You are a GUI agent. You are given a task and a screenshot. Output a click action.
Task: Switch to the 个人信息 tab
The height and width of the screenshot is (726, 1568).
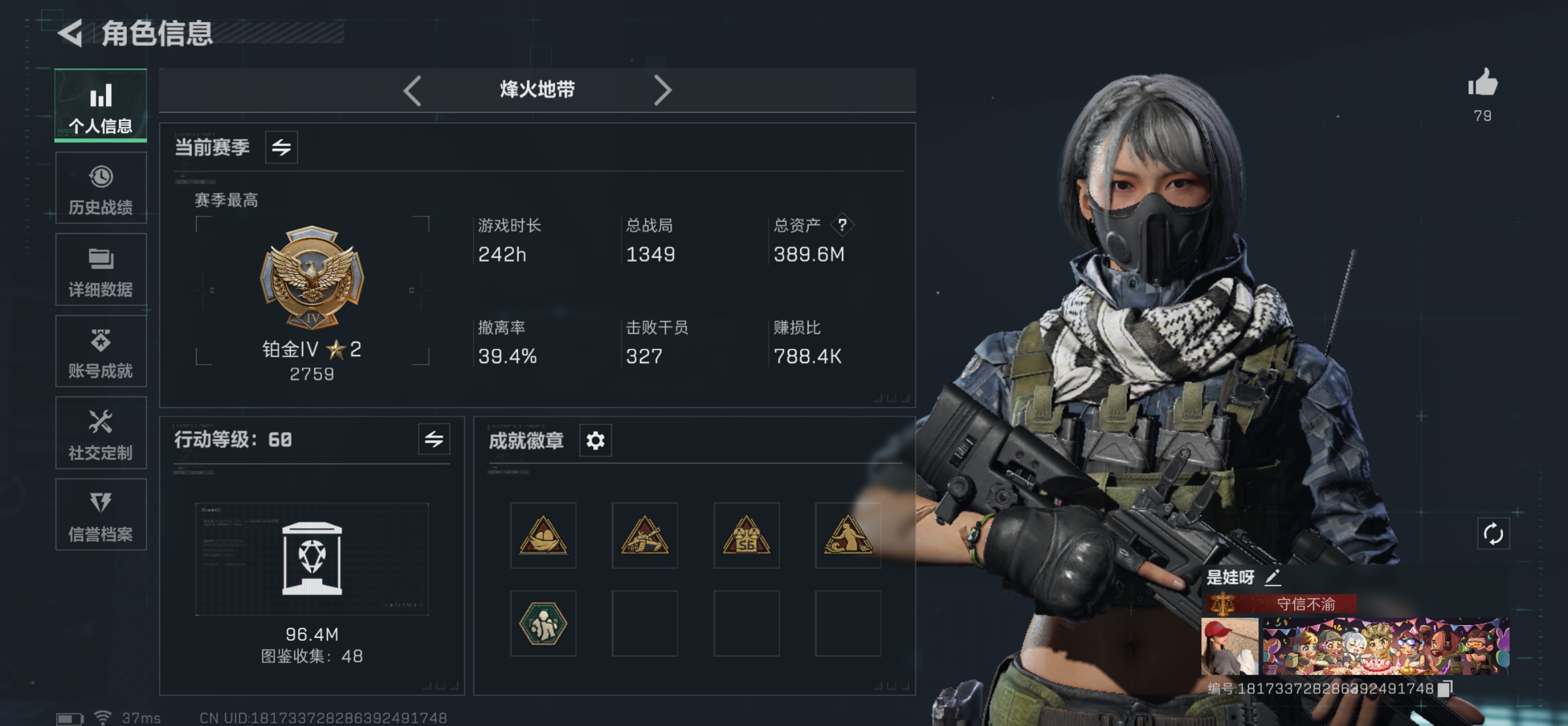pyautogui.click(x=100, y=105)
